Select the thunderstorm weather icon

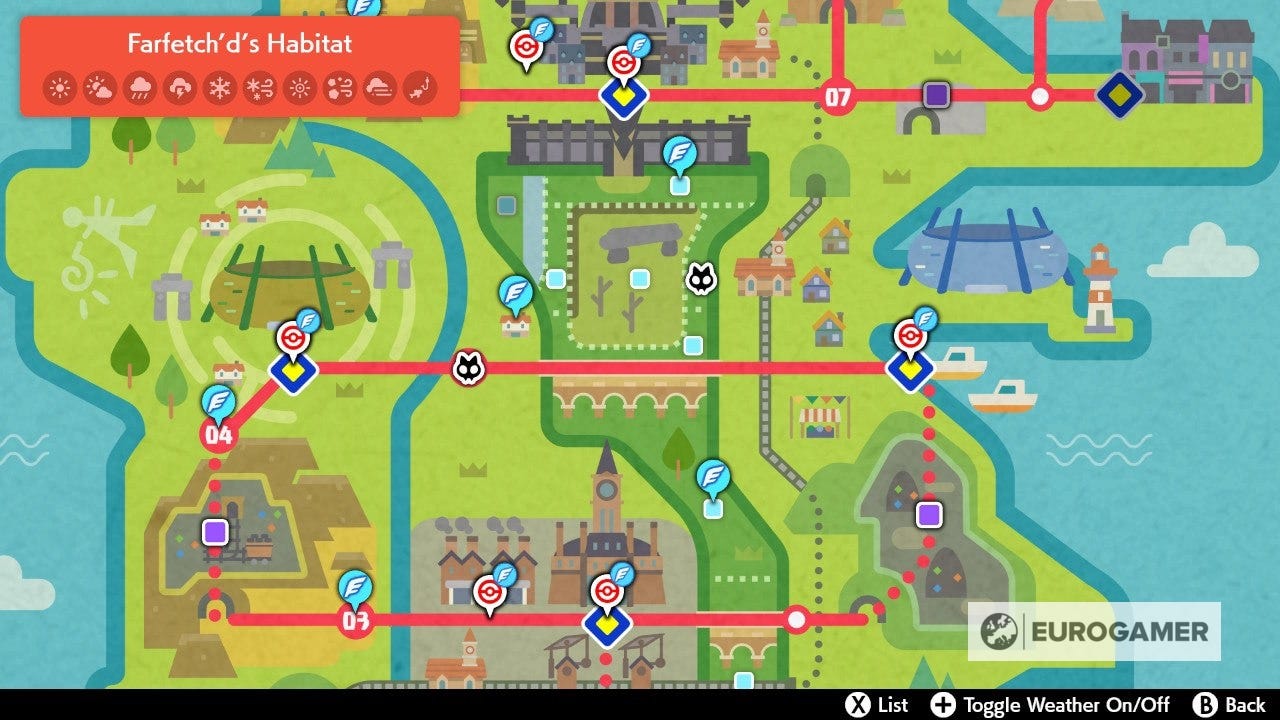point(180,86)
